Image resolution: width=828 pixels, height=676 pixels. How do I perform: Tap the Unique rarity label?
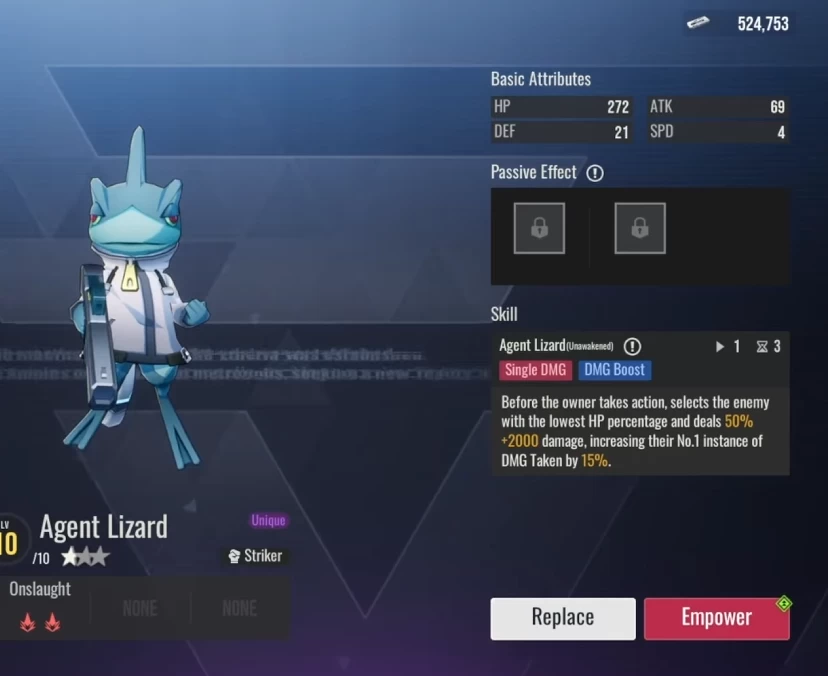click(268, 520)
